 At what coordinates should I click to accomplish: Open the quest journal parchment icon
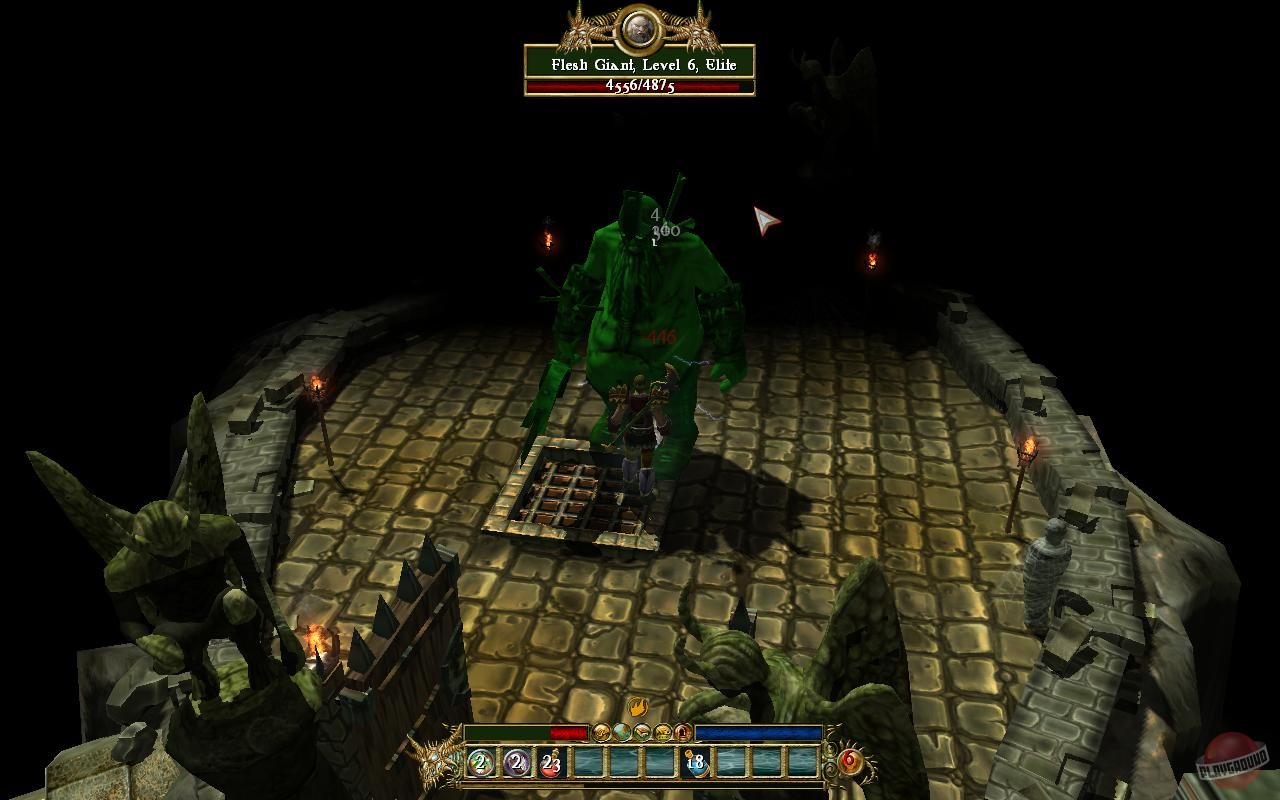(x=642, y=732)
